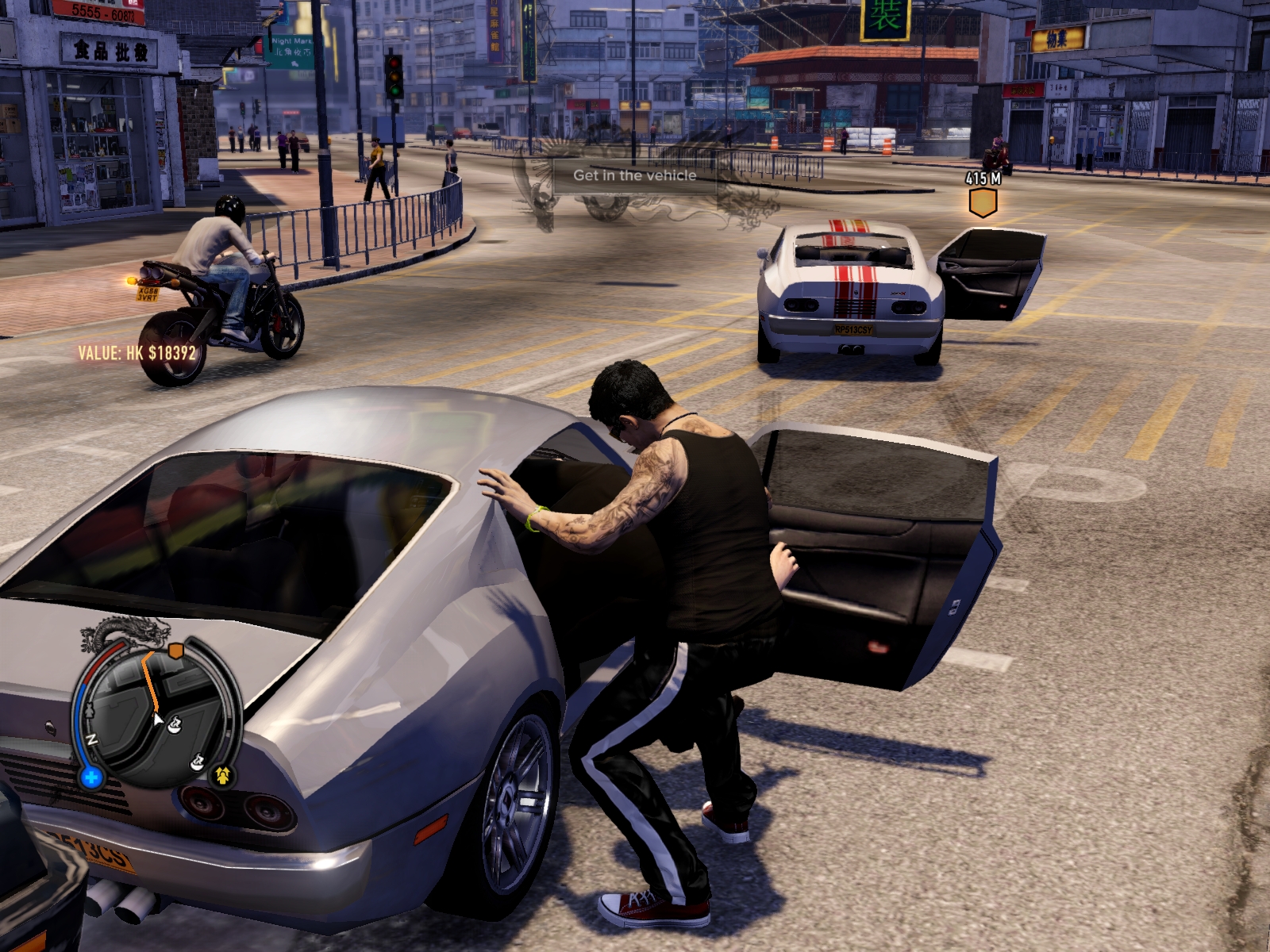Select the 415 M objective waypoint marker
This screenshot has width=1270, height=952.
(983, 203)
